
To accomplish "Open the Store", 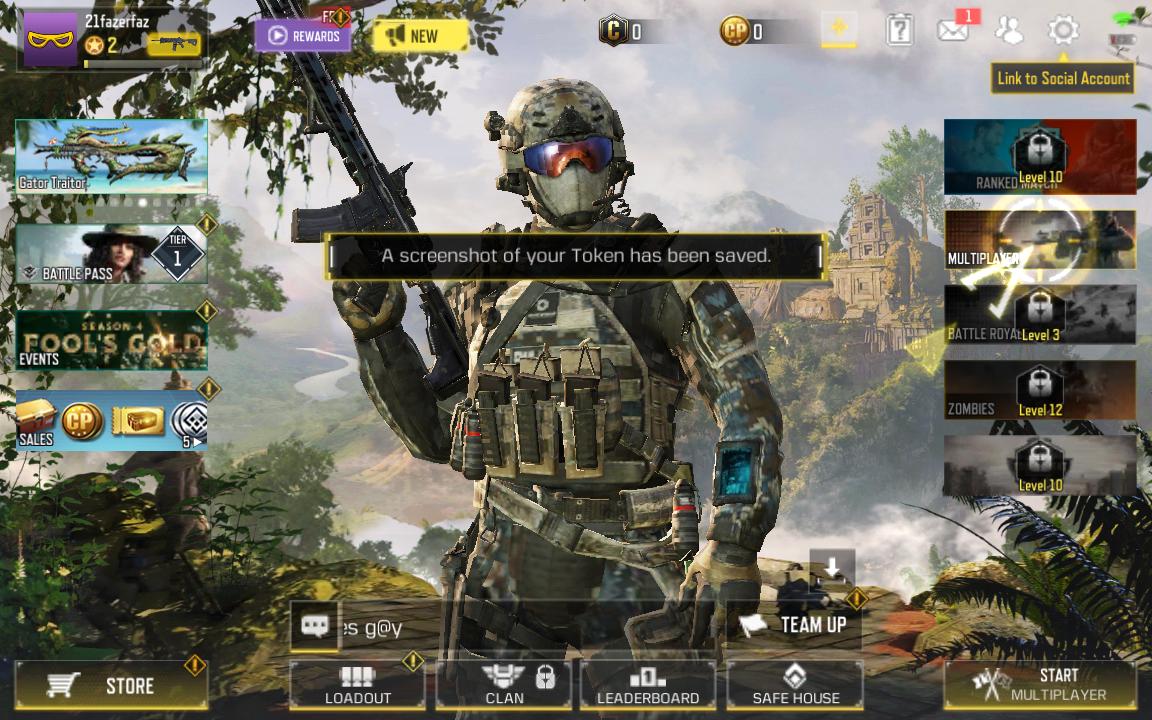I will 112,685.
